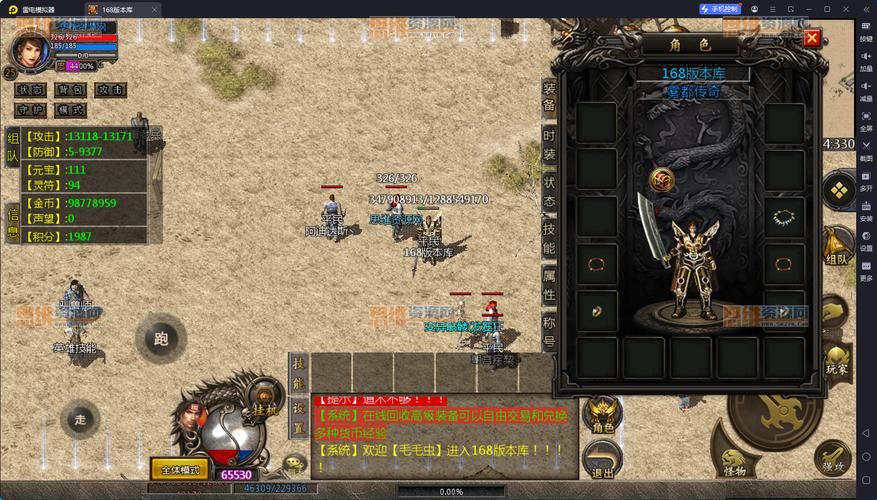The image size is (877, 500).
Task: Open the 时装 fashion tab
Action: (x=549, y=145)
